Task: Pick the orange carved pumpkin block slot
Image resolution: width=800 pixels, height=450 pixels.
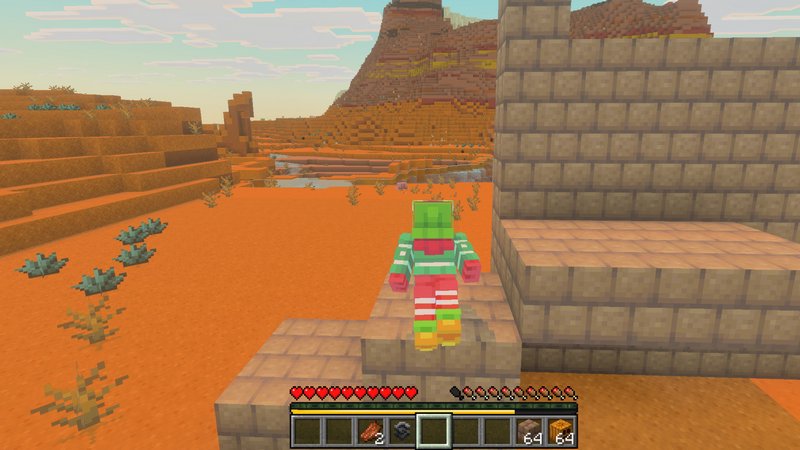Action: 562,431
